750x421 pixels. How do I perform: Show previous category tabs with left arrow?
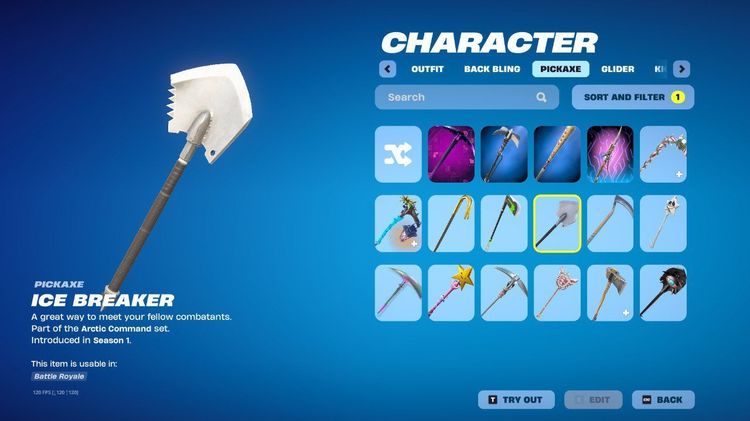387,69
